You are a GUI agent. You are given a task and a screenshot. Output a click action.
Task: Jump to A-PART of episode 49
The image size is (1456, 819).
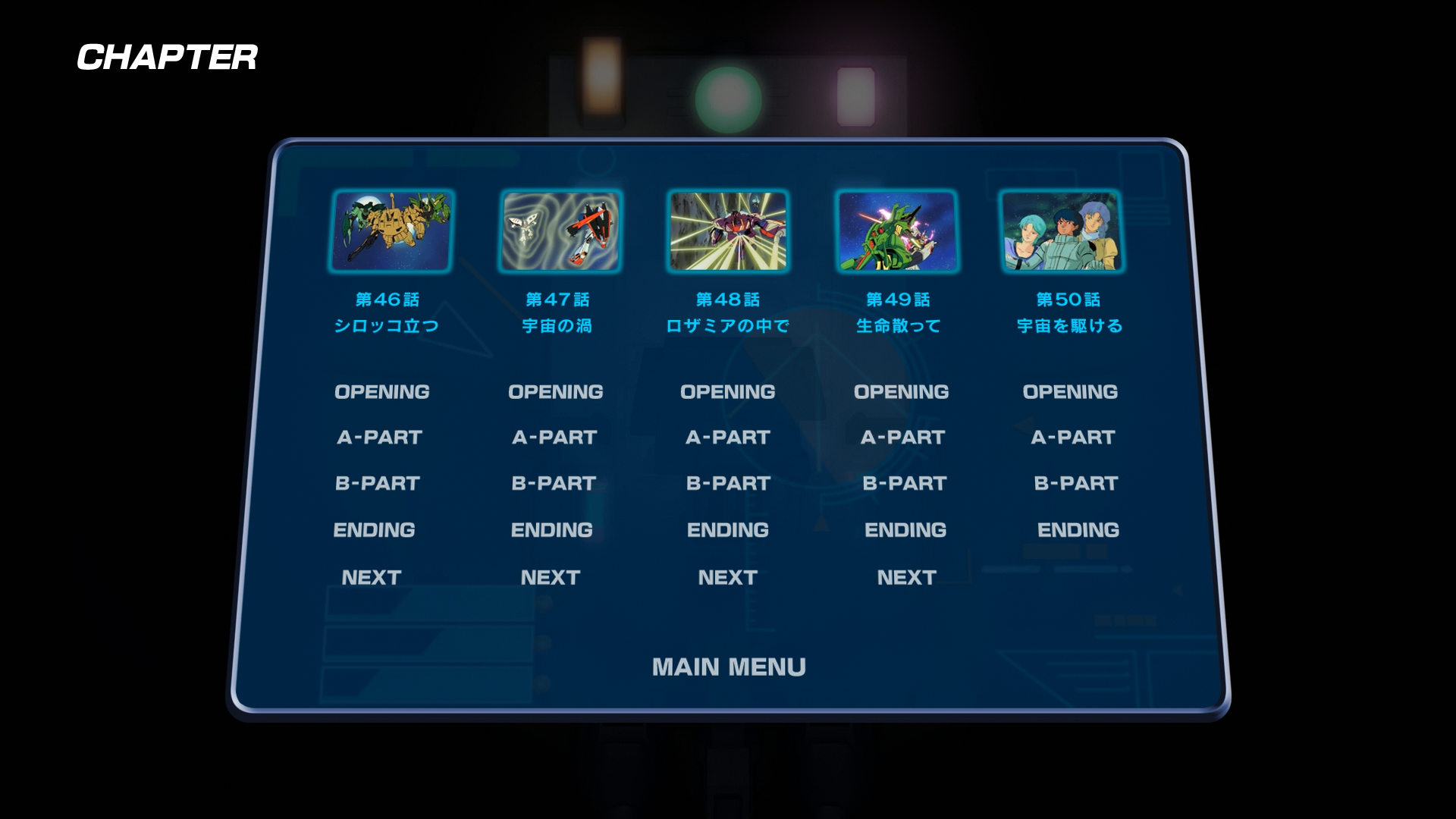[x=902, y=438]
